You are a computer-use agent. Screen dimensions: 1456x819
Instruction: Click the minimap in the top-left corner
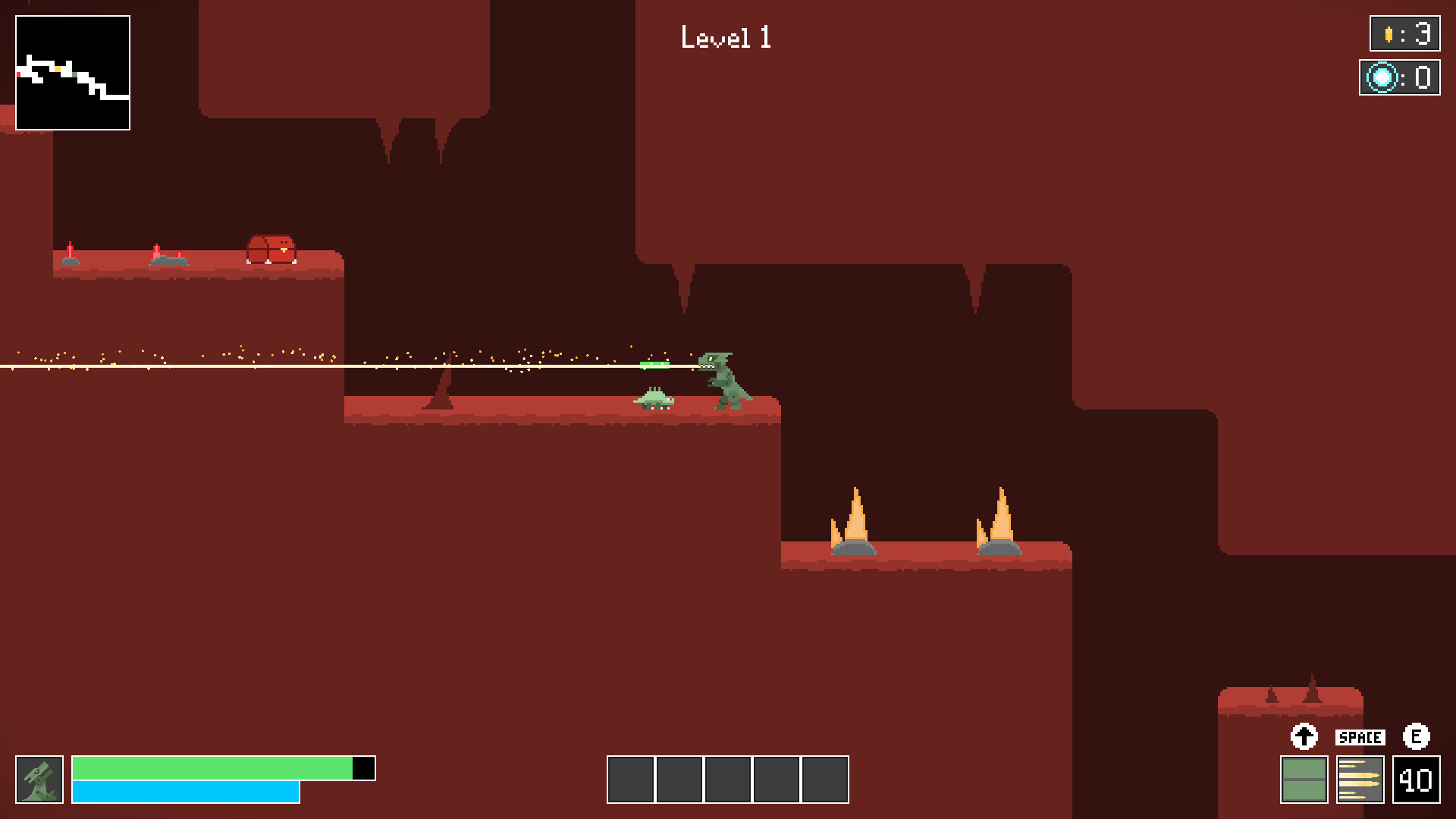pos(73,71)
